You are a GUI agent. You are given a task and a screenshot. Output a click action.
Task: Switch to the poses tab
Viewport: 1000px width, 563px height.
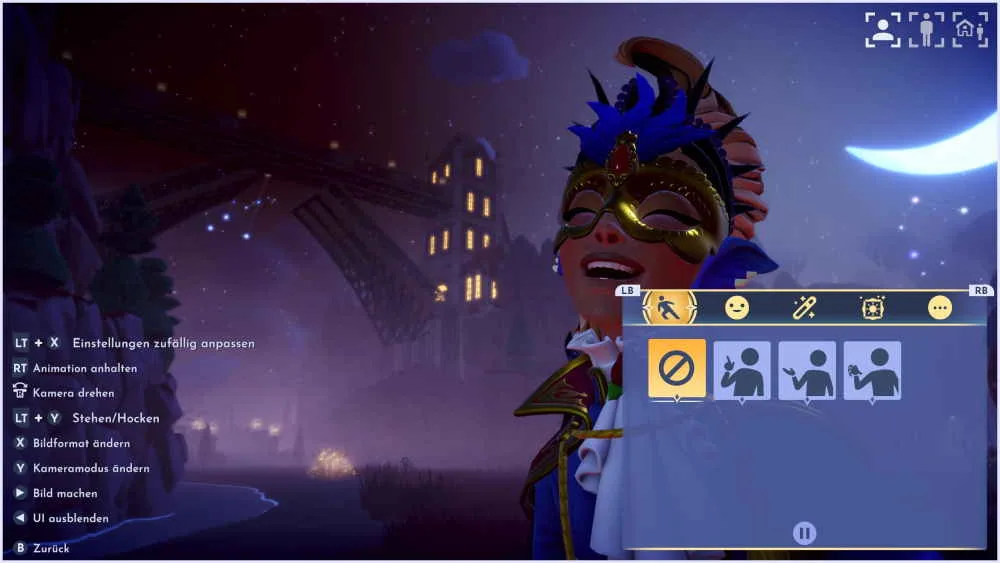click(670, 308)
